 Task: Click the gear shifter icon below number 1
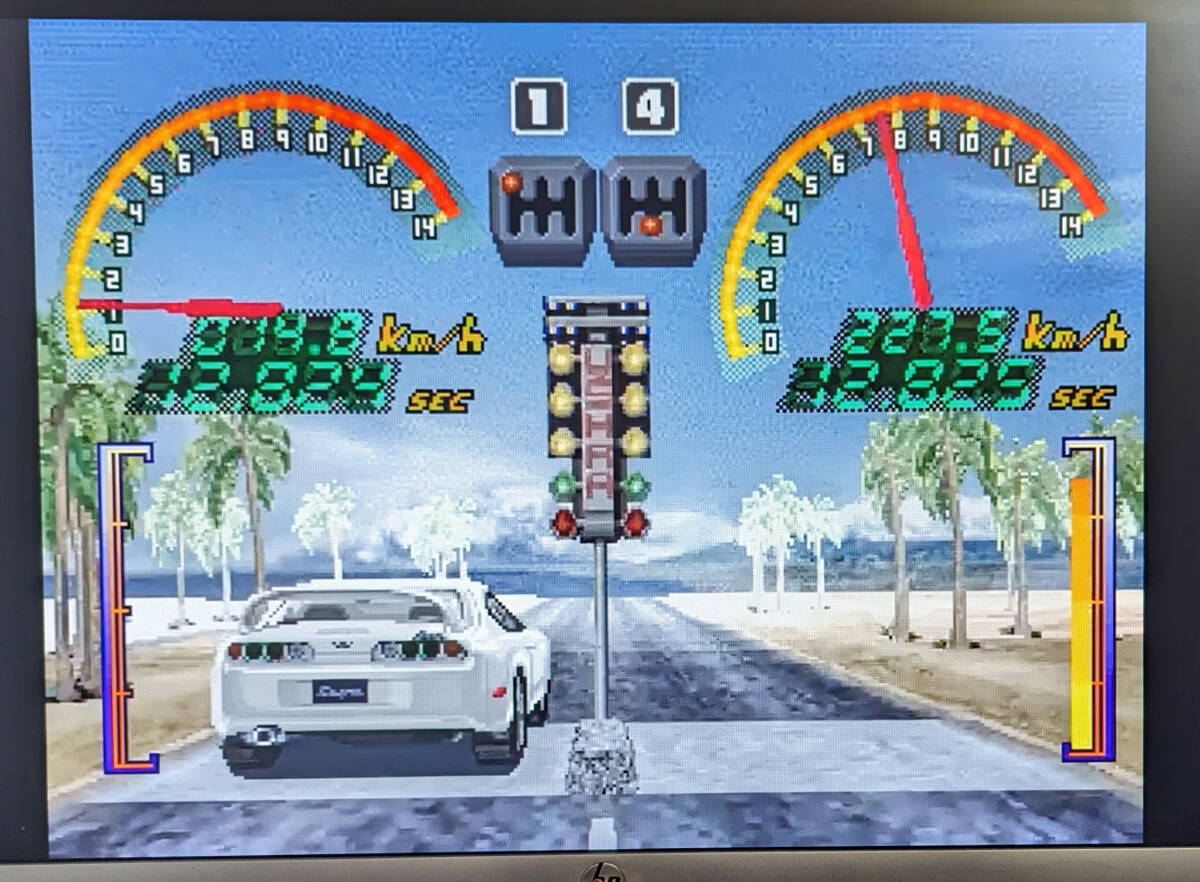(542, 208)
